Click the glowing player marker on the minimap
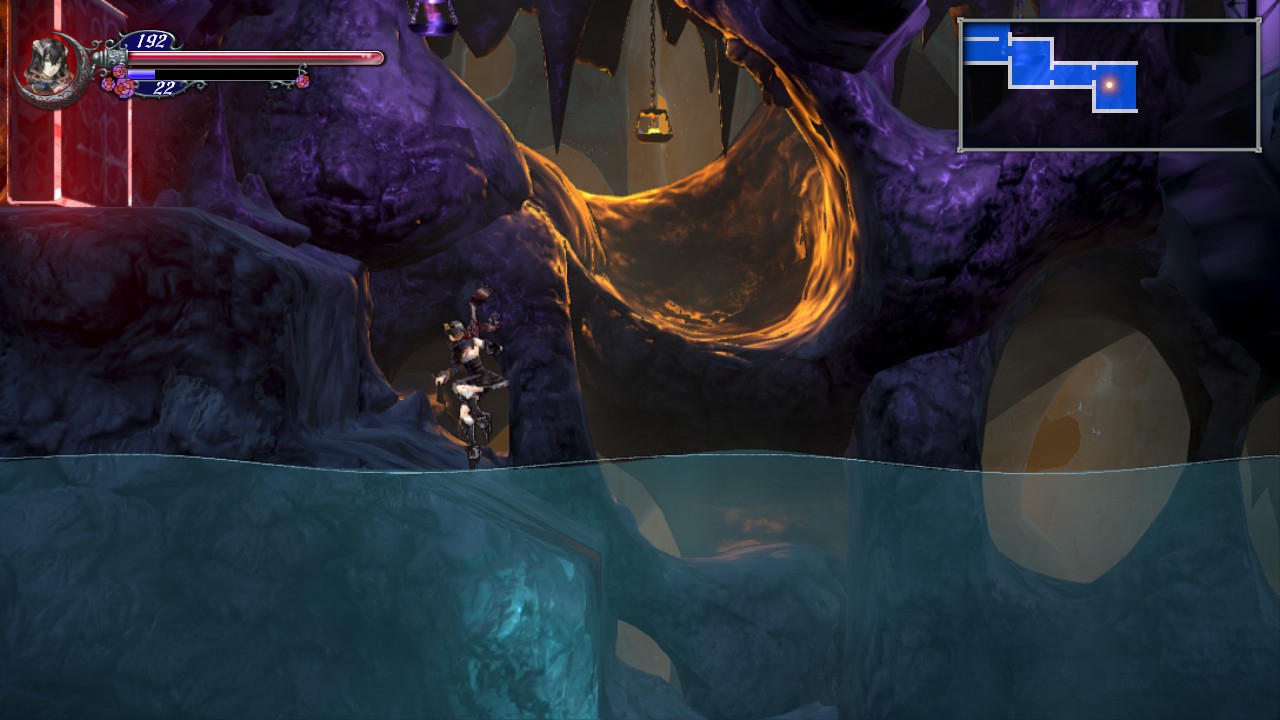The height and width of the screenshot is (720, 1280). pos(1109,85)
